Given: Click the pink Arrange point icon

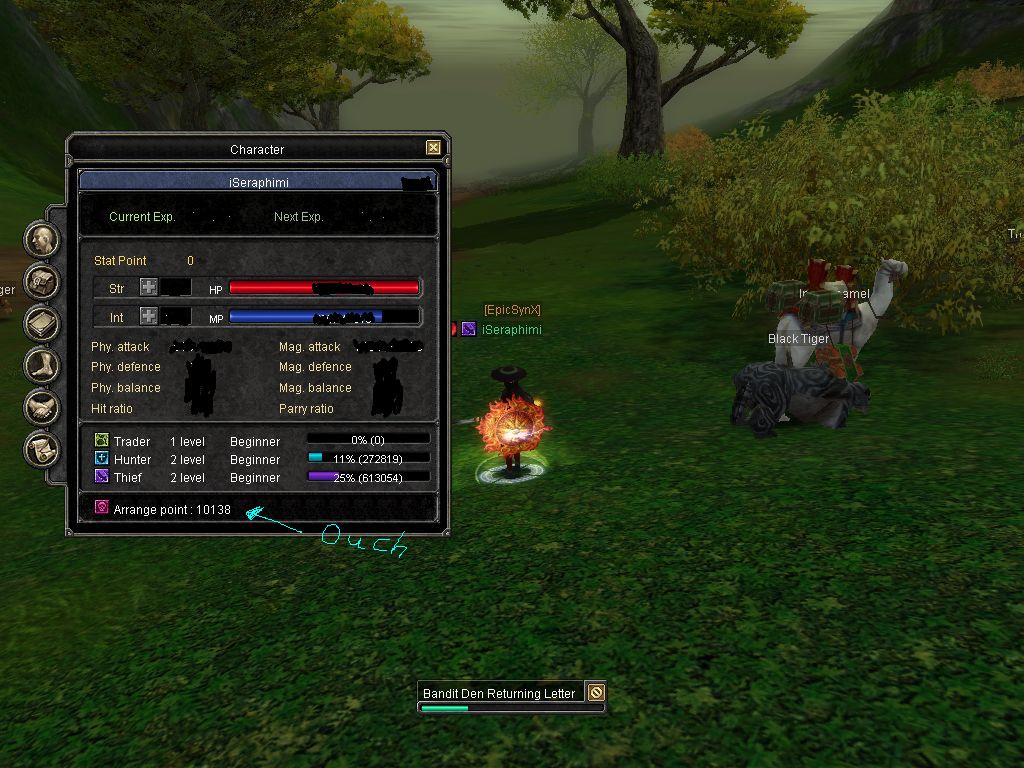Looking at the screenshot, I should [101, 508].
